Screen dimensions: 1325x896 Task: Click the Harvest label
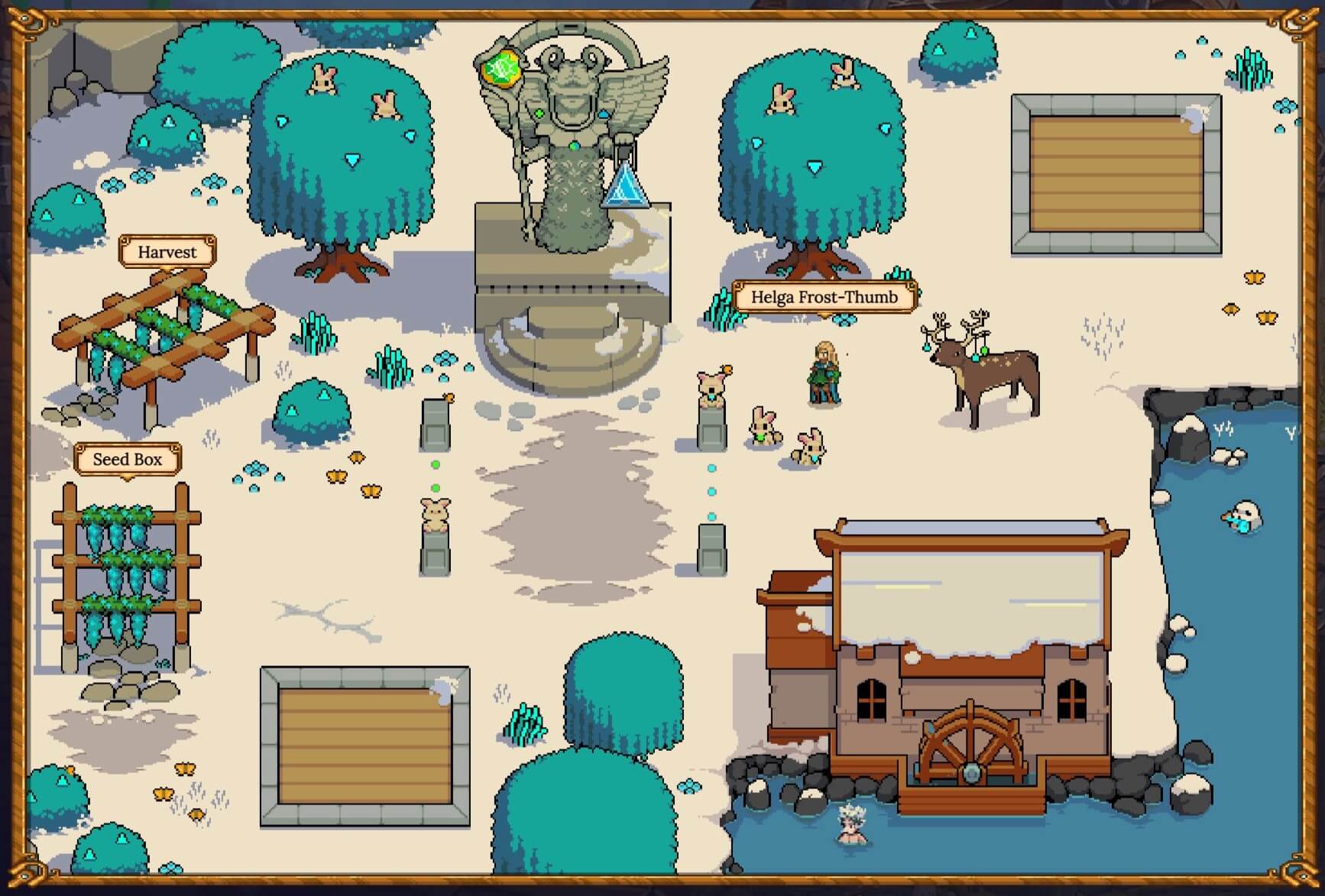click(167, 252)
